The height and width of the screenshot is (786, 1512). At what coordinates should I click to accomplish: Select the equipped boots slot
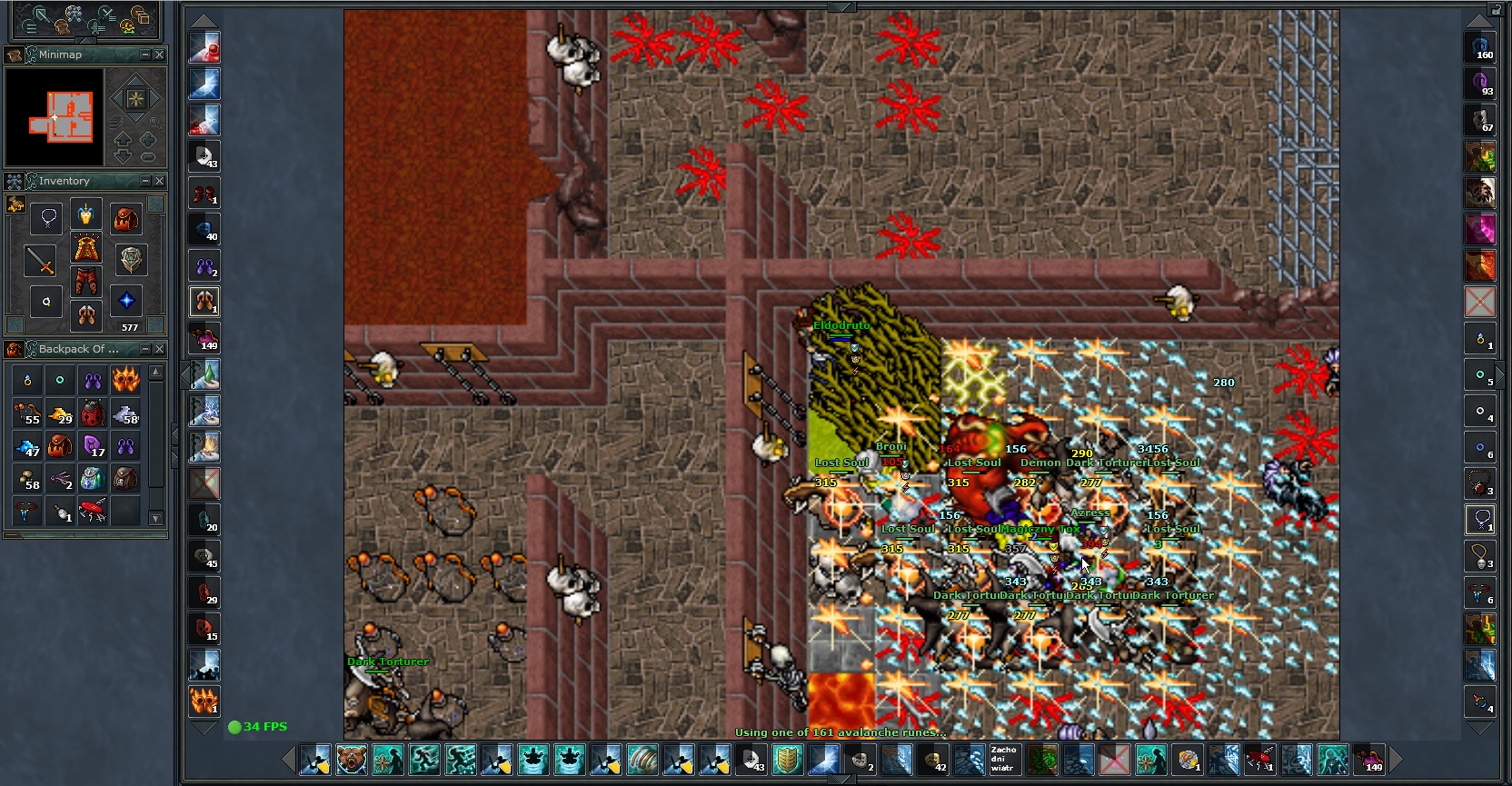point(86,315)
